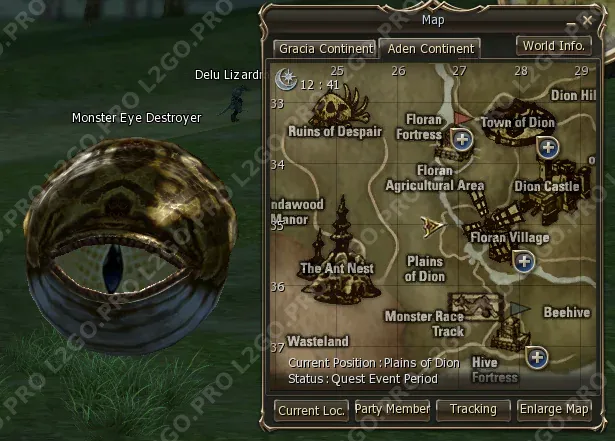Toggle Party Member display
This screenshot has width=615, height=441.
[392, 409]
